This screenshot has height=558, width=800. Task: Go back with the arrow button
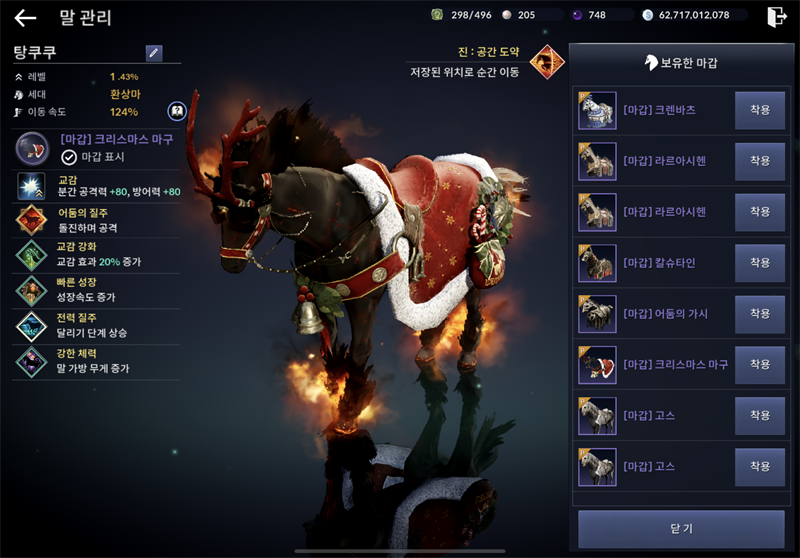tap(25, 18)
